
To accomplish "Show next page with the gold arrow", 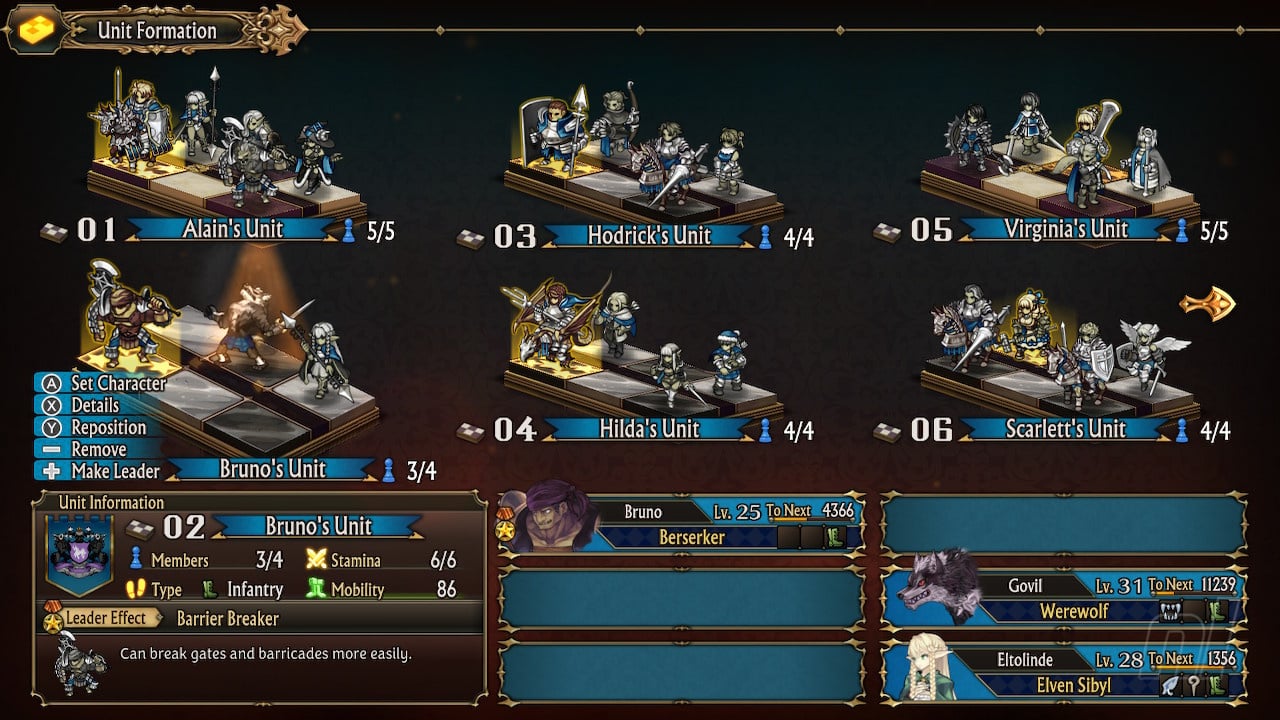I will pyautogui.click(x=1207, y=304).
